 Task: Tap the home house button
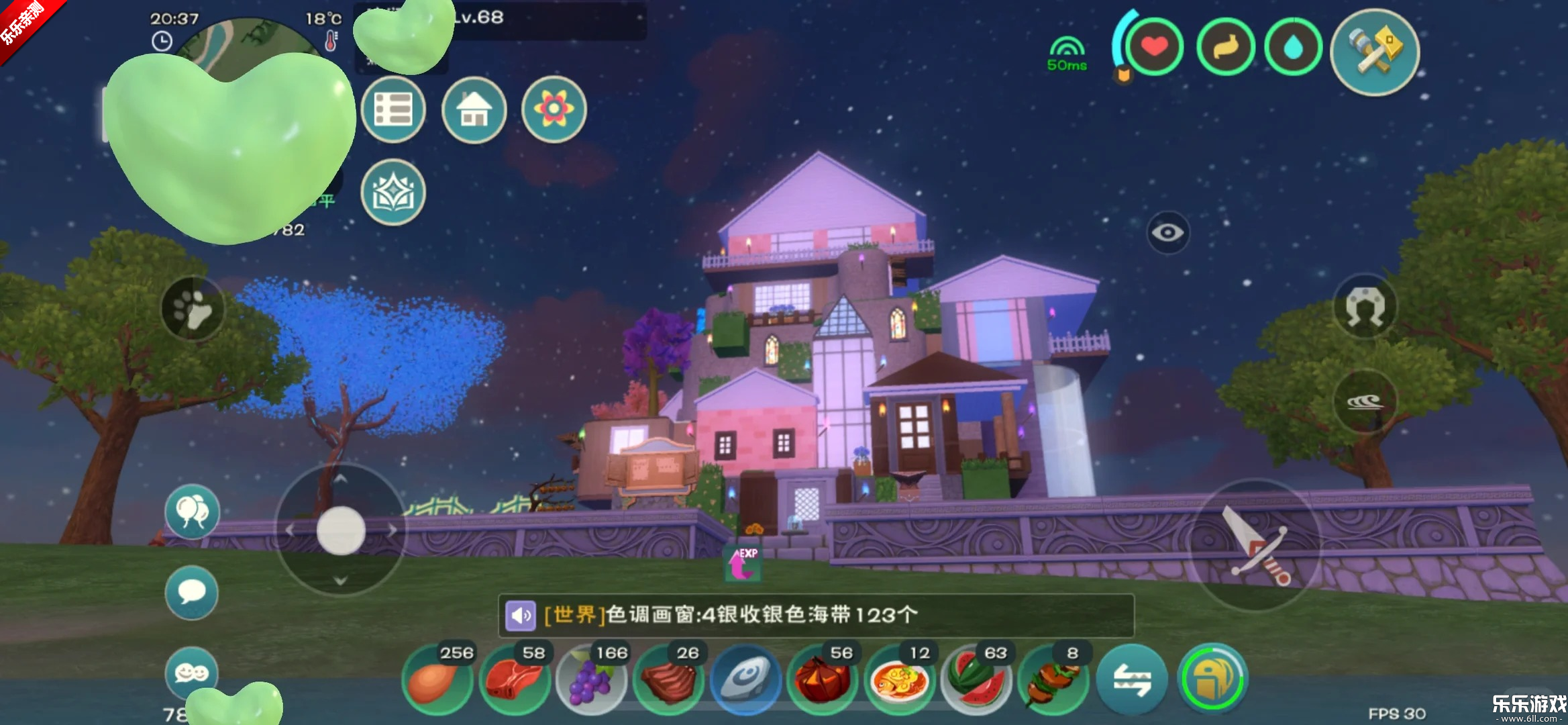(x=474, y=109)
